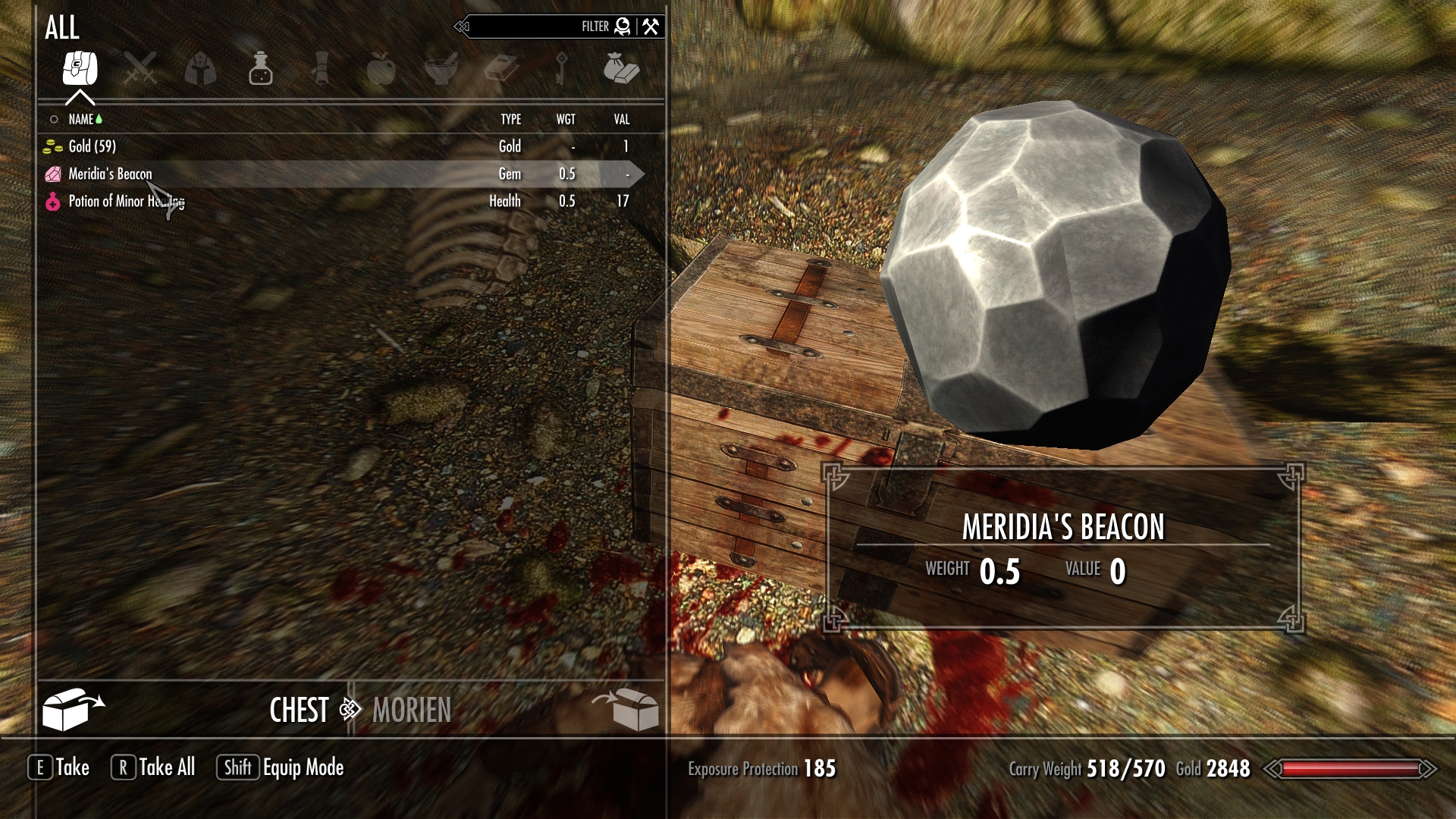Sort items by VAL value column
Image resolution: width=1456 pixels, height=819 pixels.
point(622,119)
